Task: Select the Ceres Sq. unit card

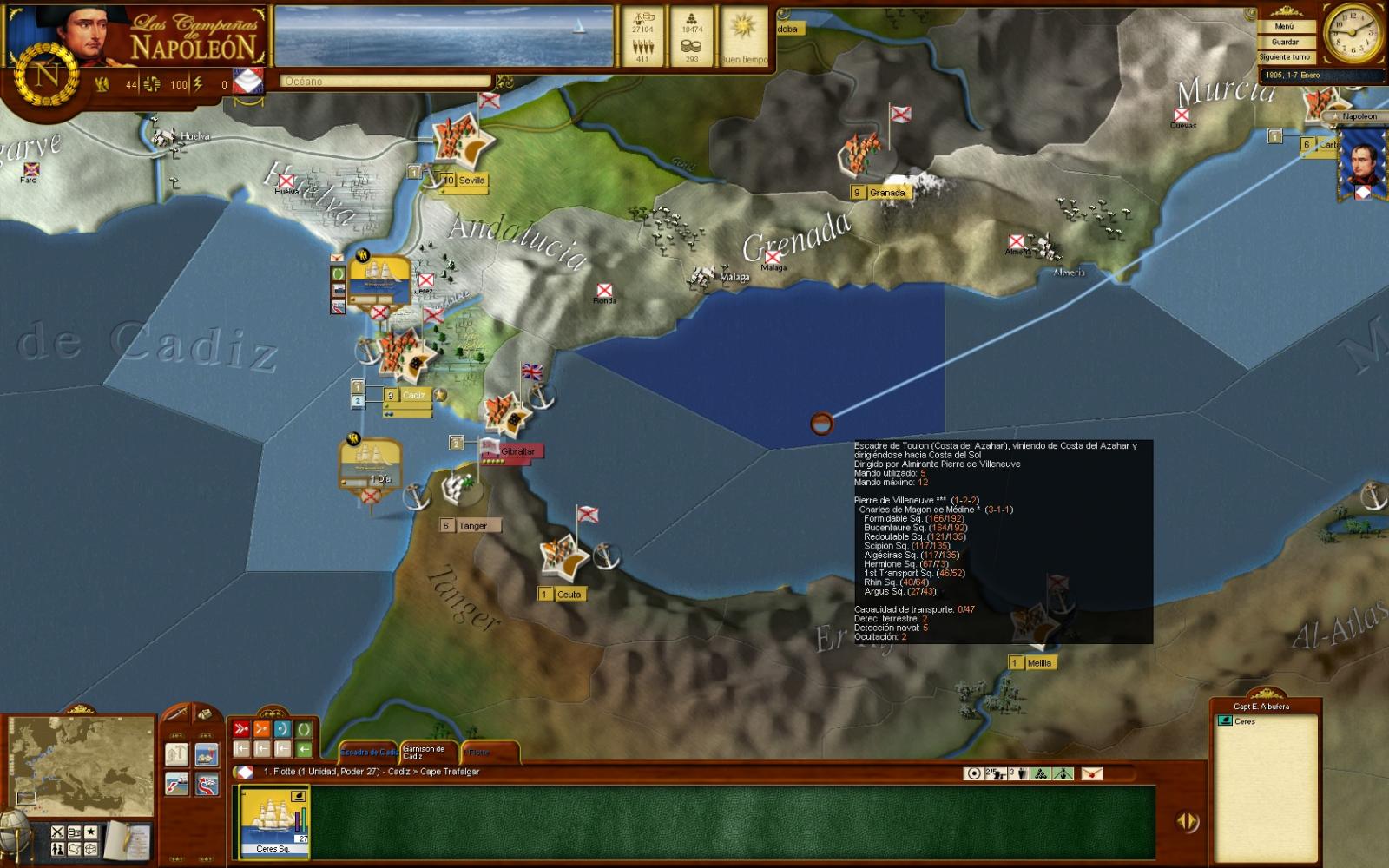Action: [273, 822]
